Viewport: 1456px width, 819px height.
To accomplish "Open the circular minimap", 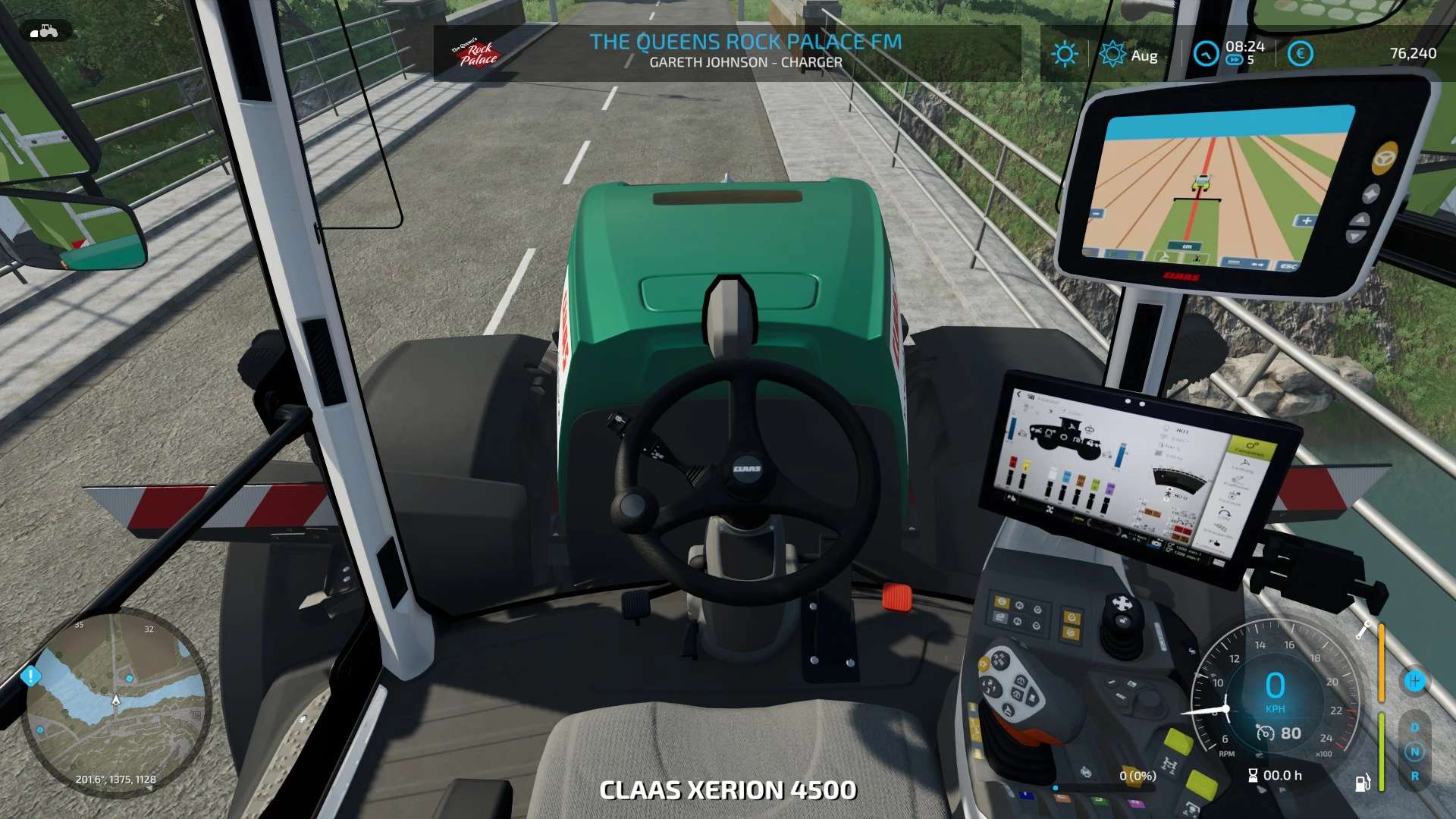I will [115, 701].
